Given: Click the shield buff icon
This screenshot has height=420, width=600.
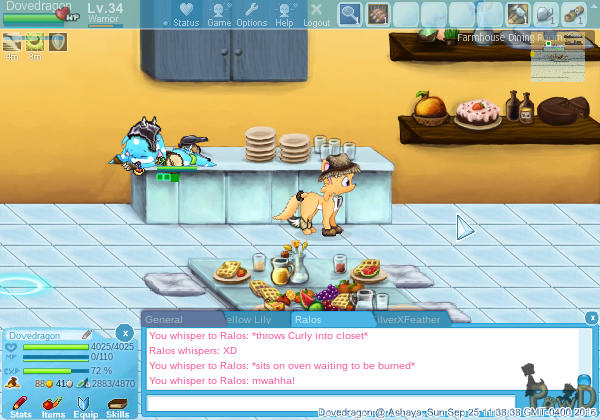Looking at the screenshot, I should (x=58, y=42).
